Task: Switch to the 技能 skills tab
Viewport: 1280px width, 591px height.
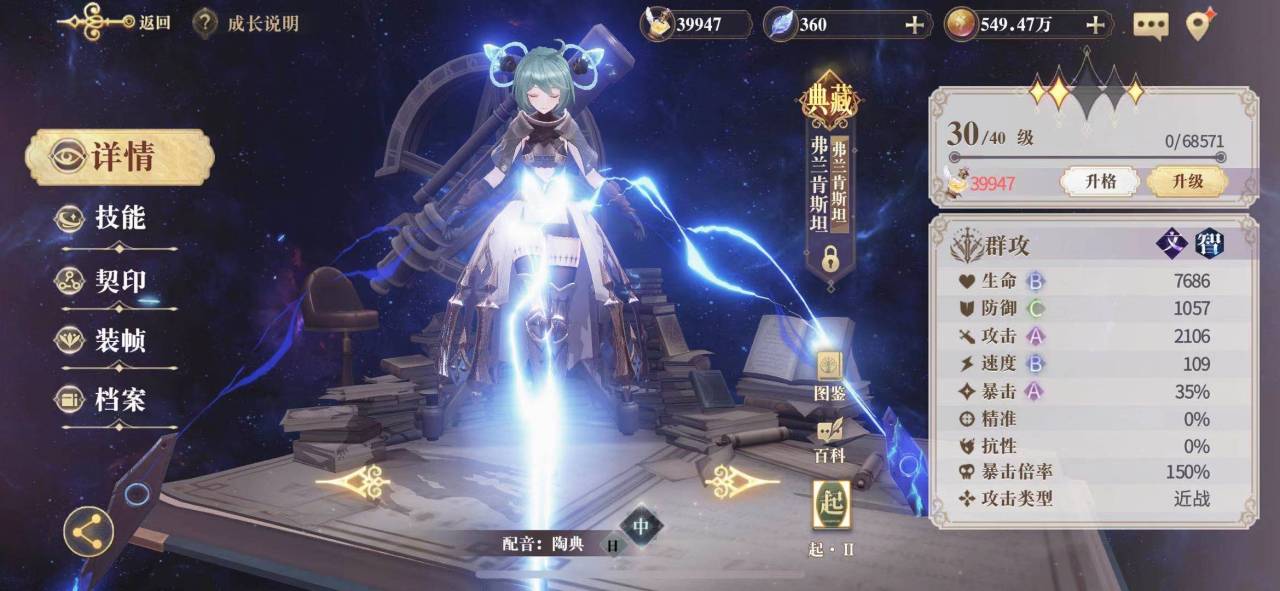Action: 119,218
